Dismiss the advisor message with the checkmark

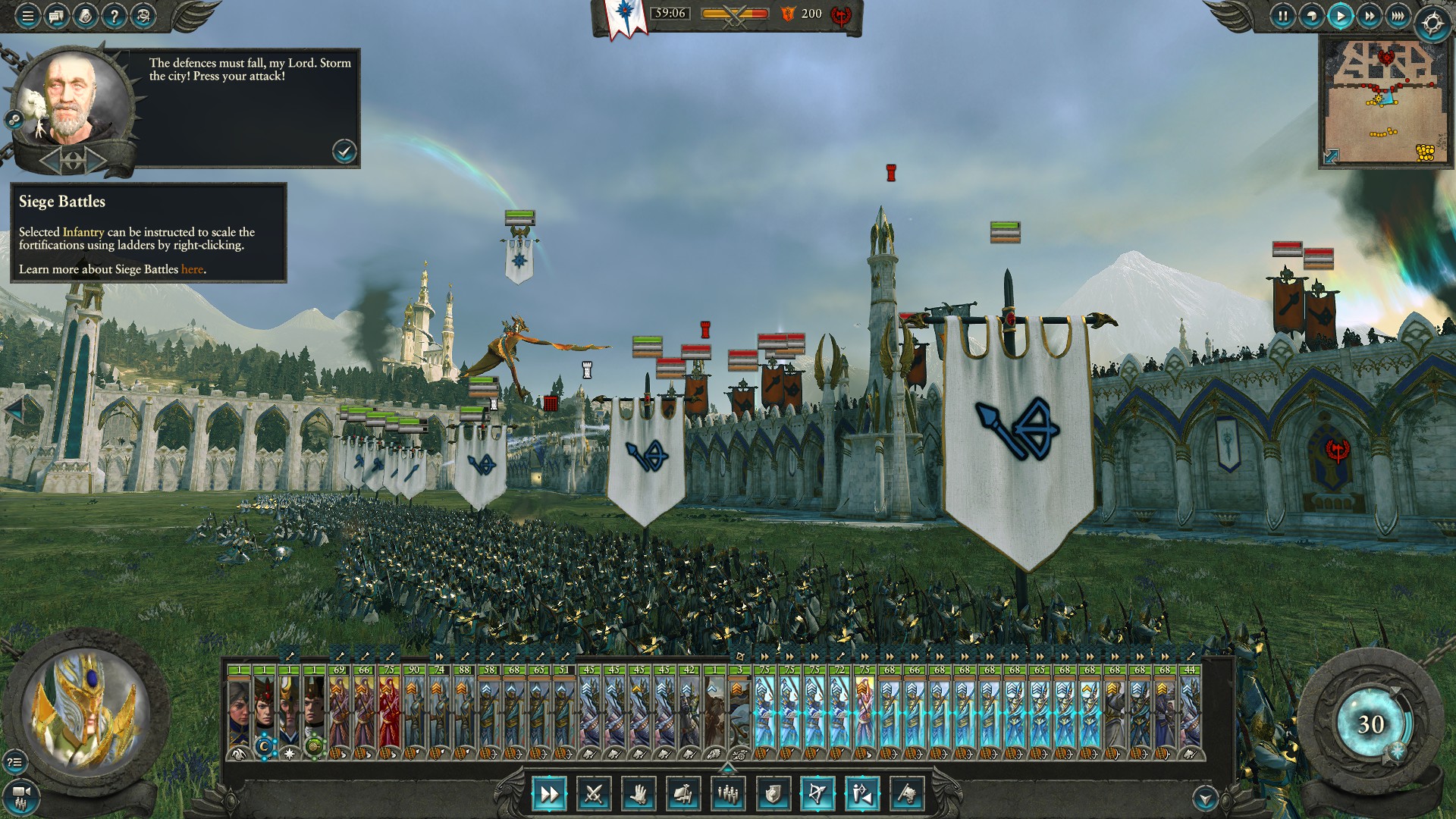coord(344,151)
